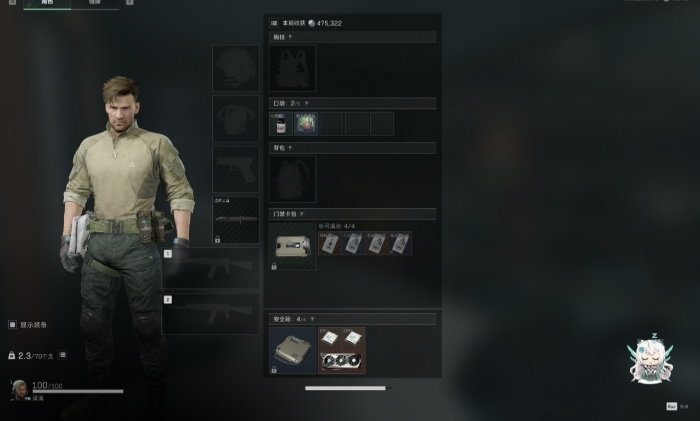The height and width of the screenshot is (421, 700).
Task: Select the empty chest rig slot
Action: point(293,68)
